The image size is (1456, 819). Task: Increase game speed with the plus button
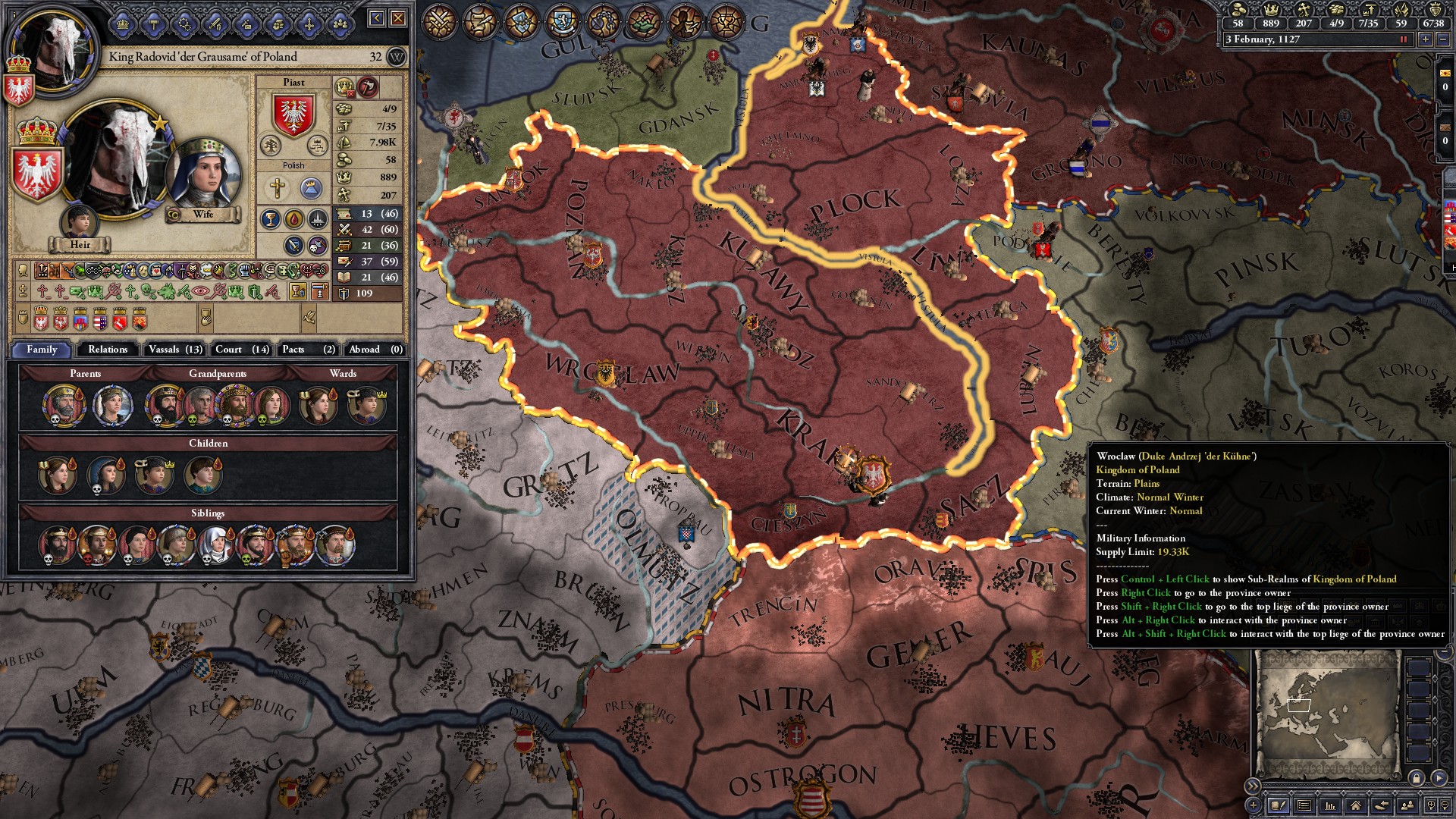[1427, 39]
